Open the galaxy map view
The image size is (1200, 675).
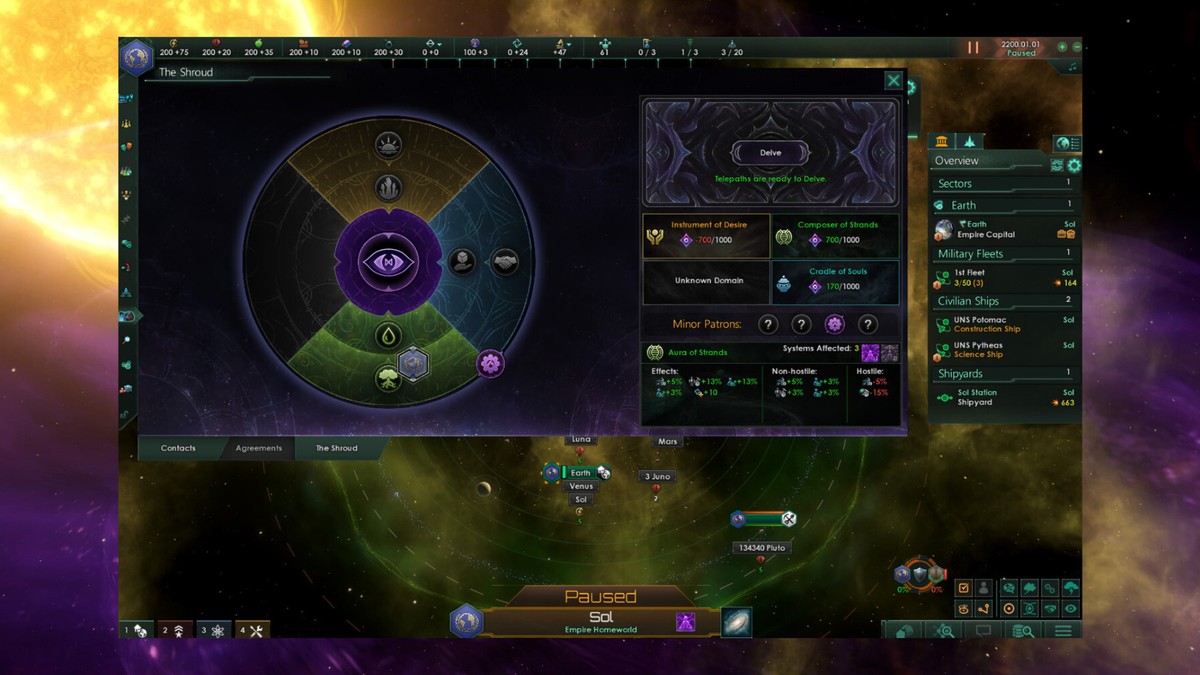736,621
